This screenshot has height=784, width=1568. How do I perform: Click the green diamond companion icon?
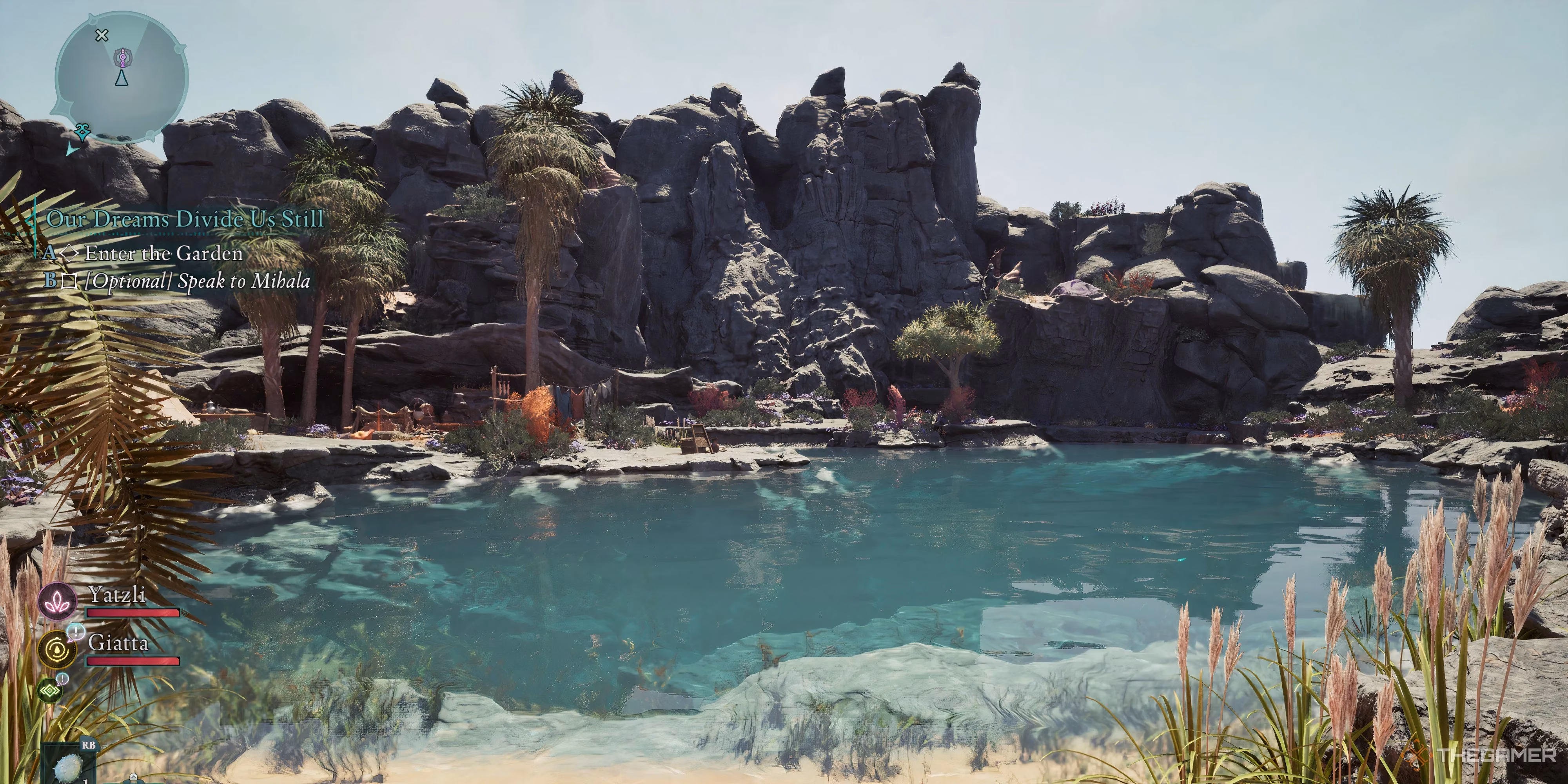point(50,691)
